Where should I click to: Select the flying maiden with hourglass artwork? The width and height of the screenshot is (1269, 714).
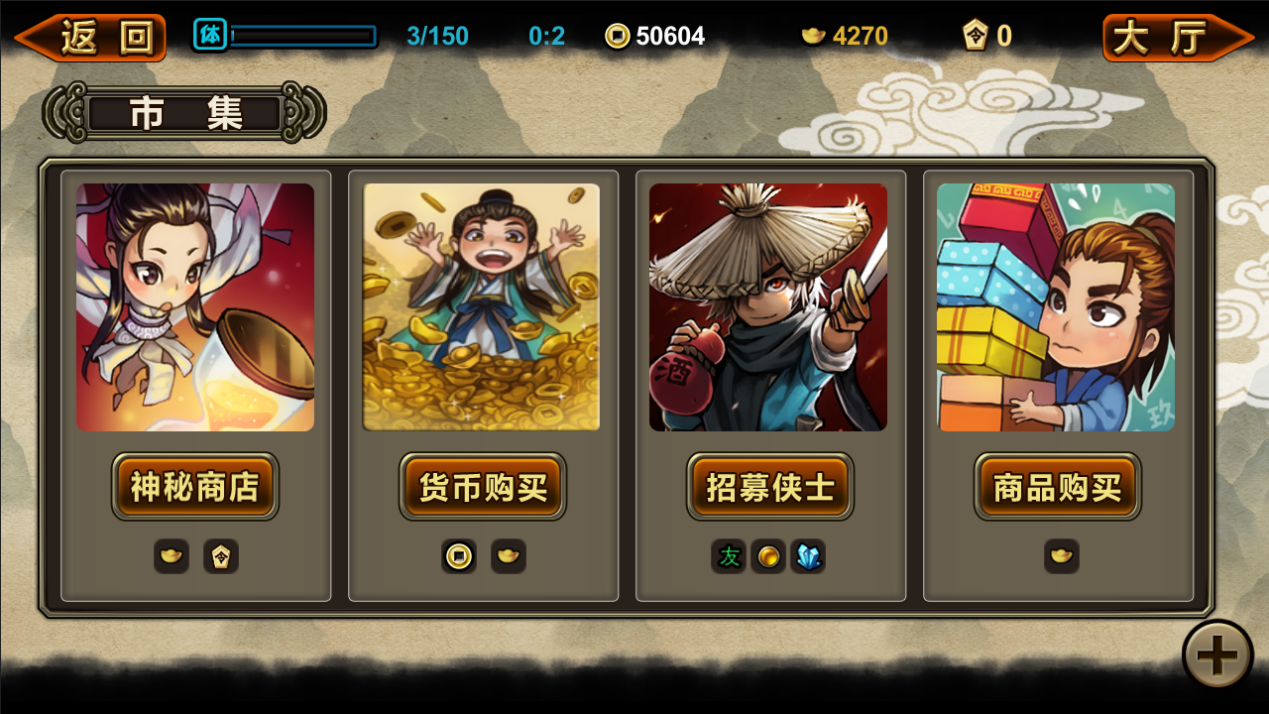pos(195,307)
